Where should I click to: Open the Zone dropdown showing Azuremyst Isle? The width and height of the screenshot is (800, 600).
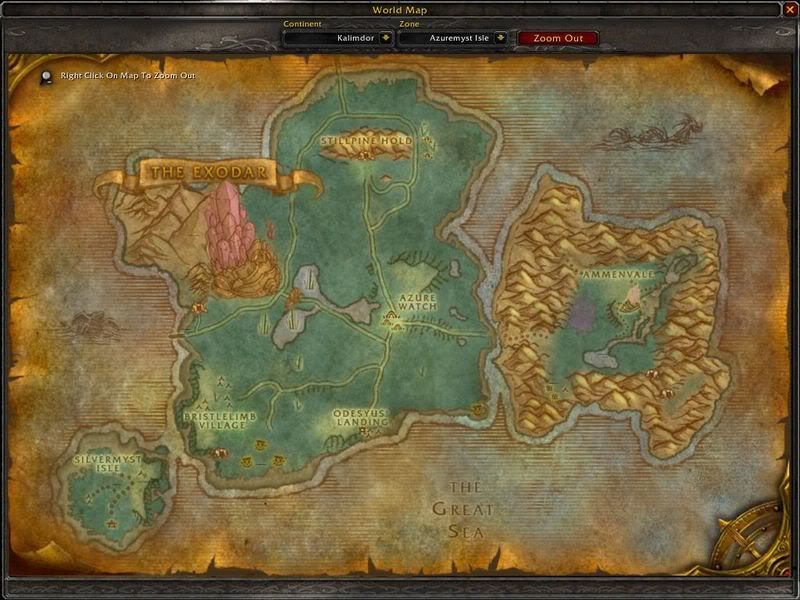click(x=501, y=38)
